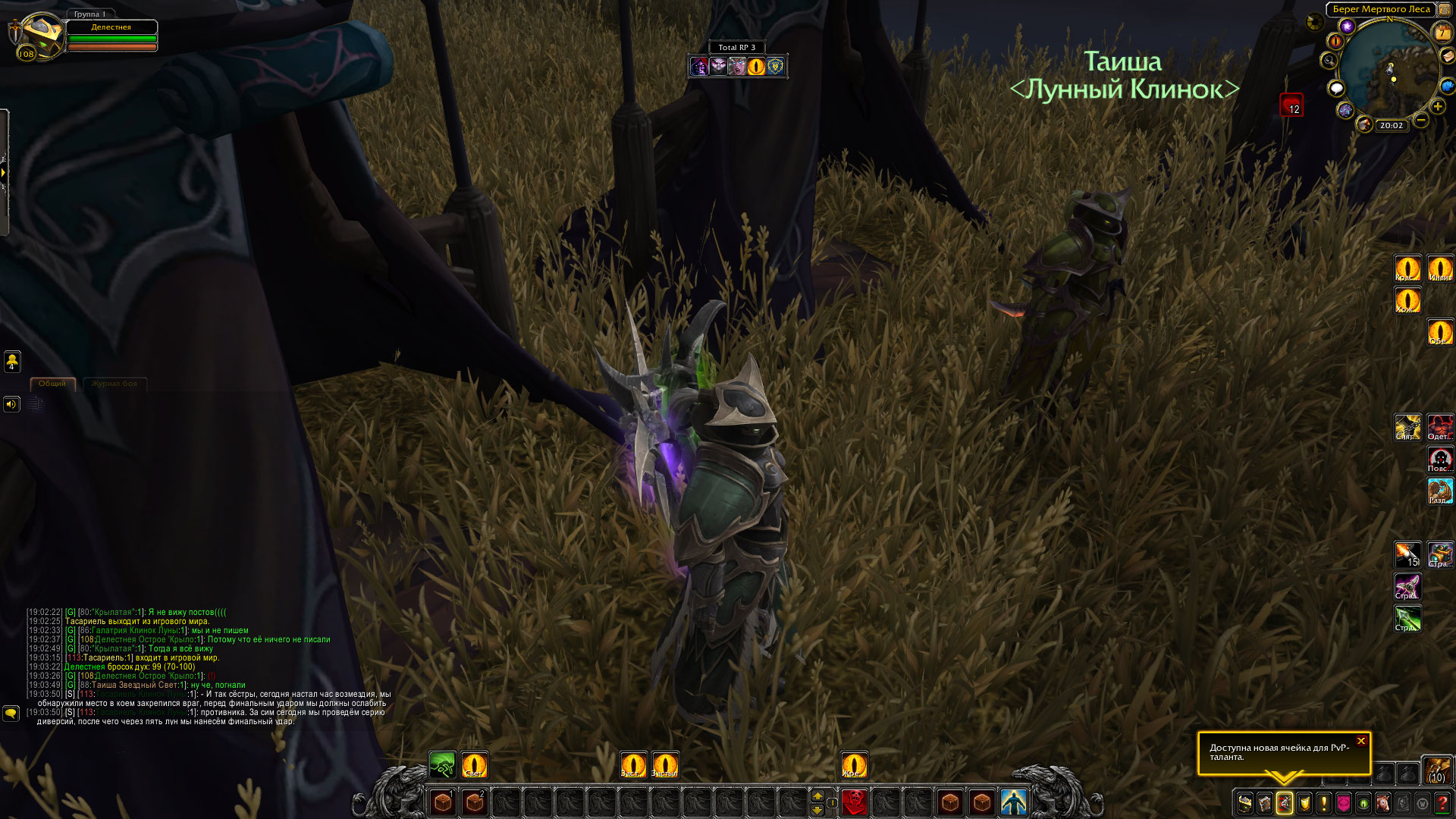Open the backpack bag slot
This screenshot has height=819, width=1456.
coord(1436,770)
